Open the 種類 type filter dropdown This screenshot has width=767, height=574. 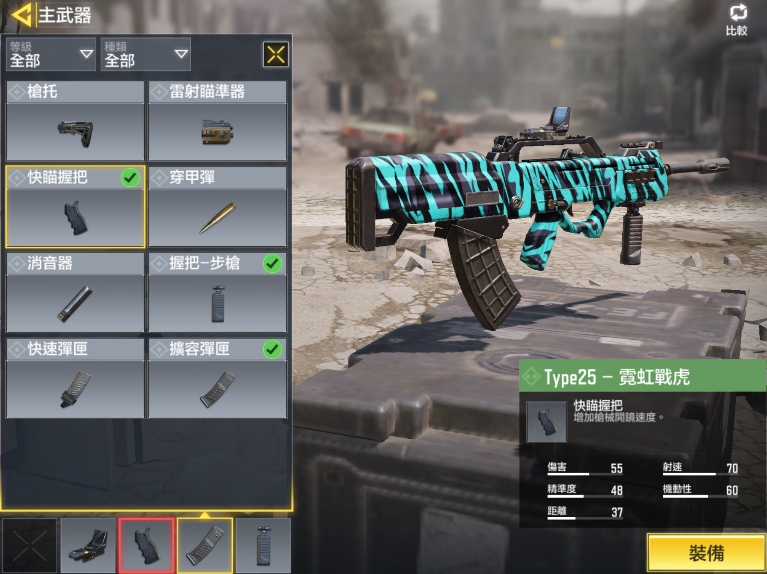point(146,54)
